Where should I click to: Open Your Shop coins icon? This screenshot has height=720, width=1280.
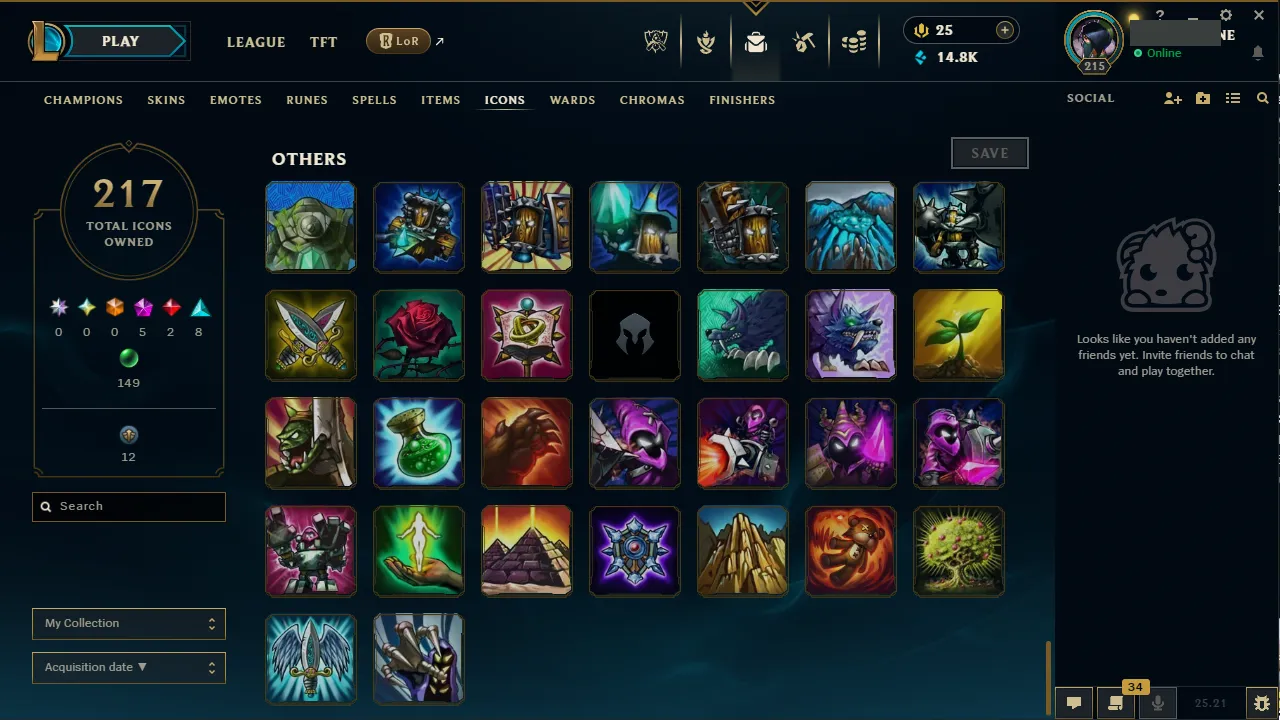point(855,42)
